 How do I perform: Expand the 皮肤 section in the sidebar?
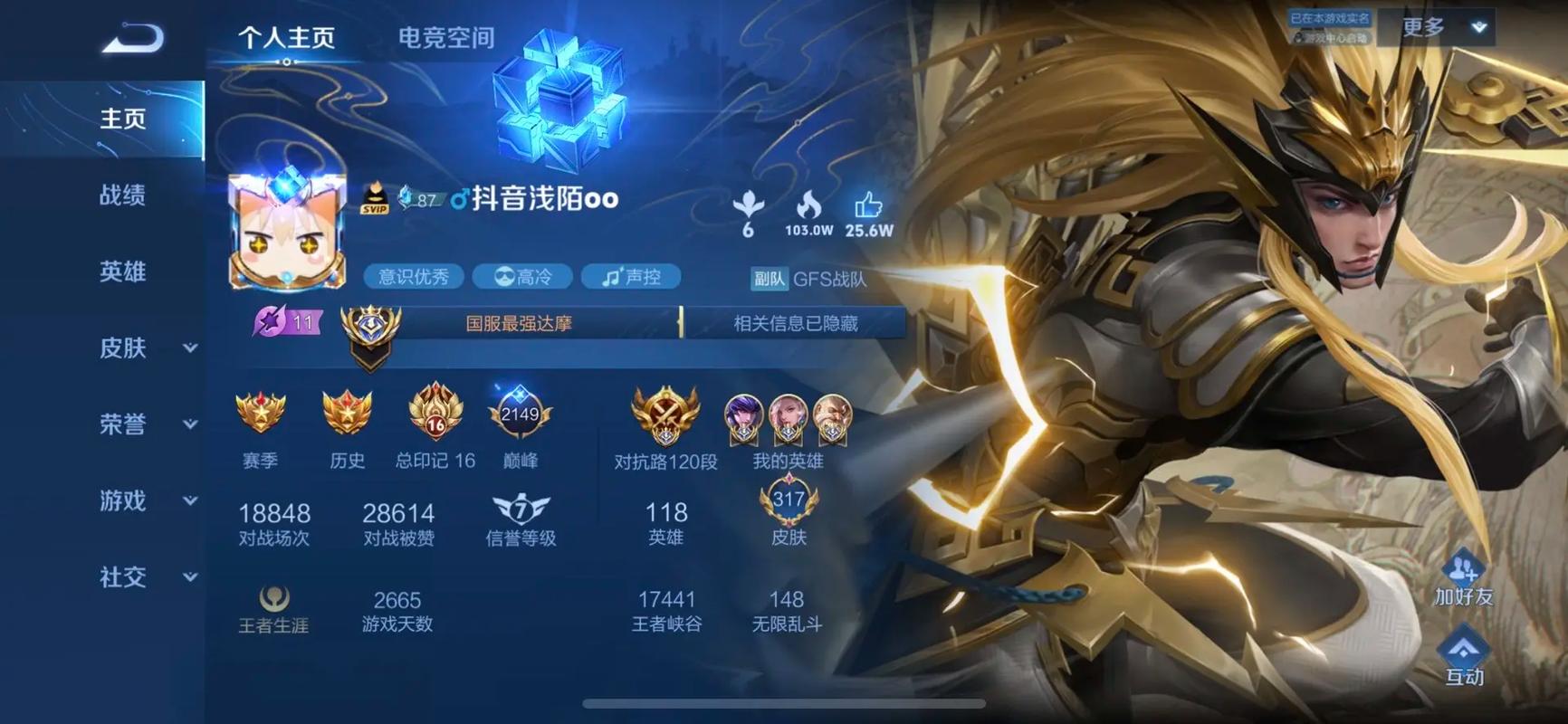point(190,348)
